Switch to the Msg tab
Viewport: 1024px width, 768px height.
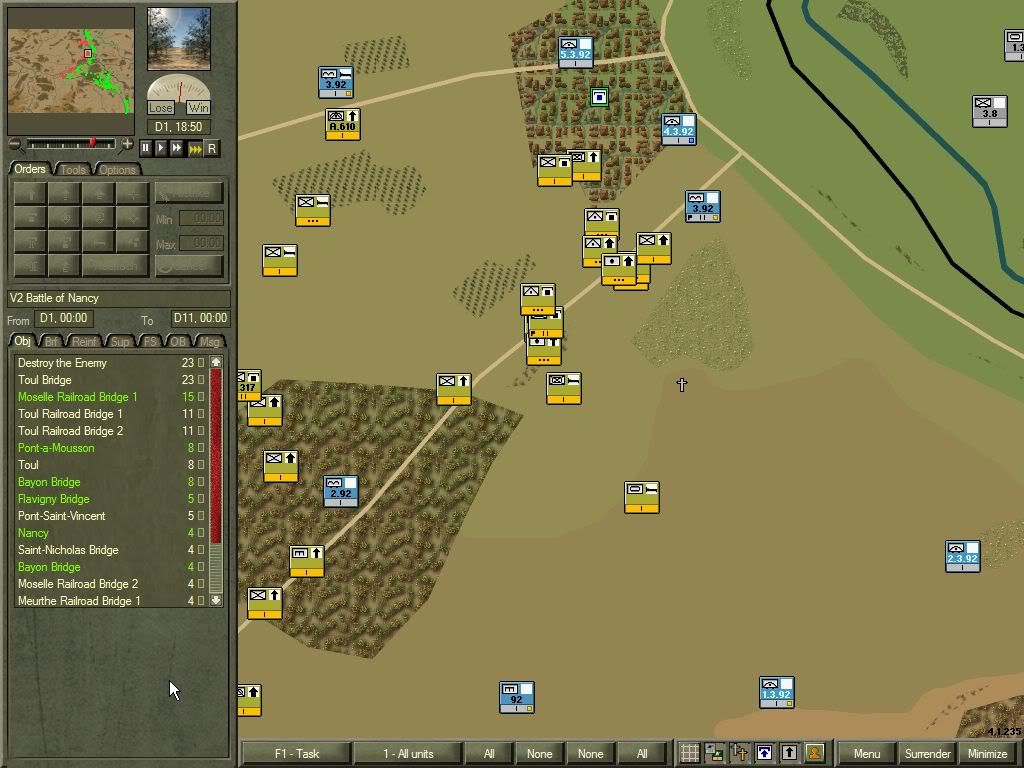click(210, 342)
